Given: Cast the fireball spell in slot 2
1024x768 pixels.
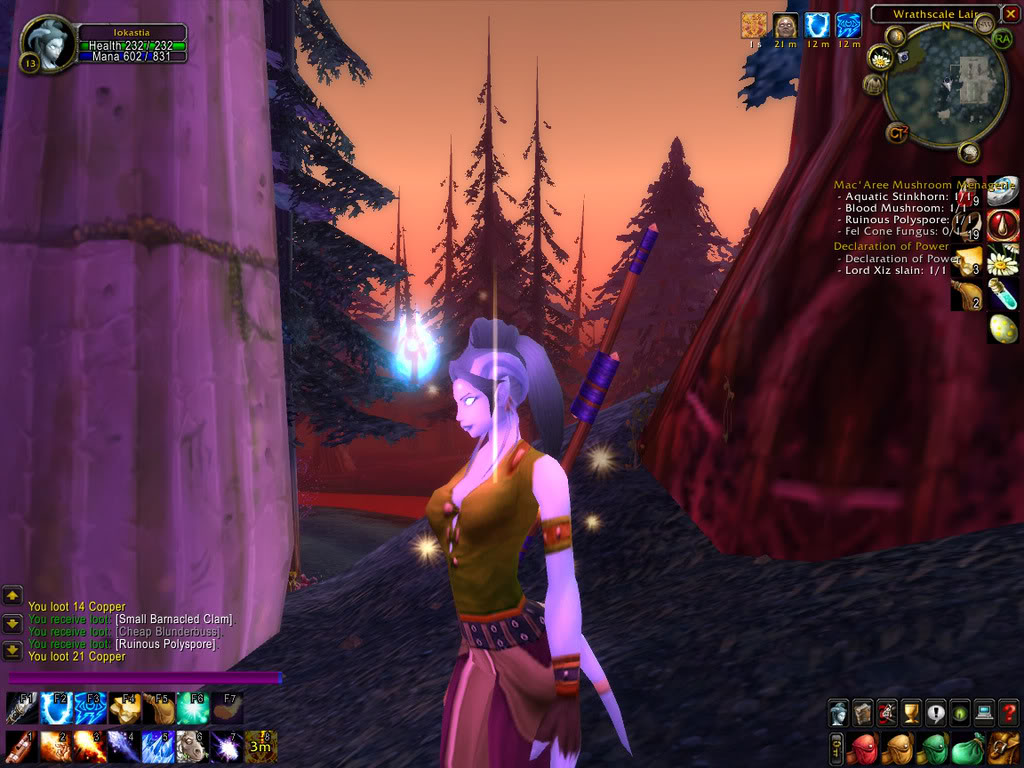Looking at the screenshot, I should [54, 746].
